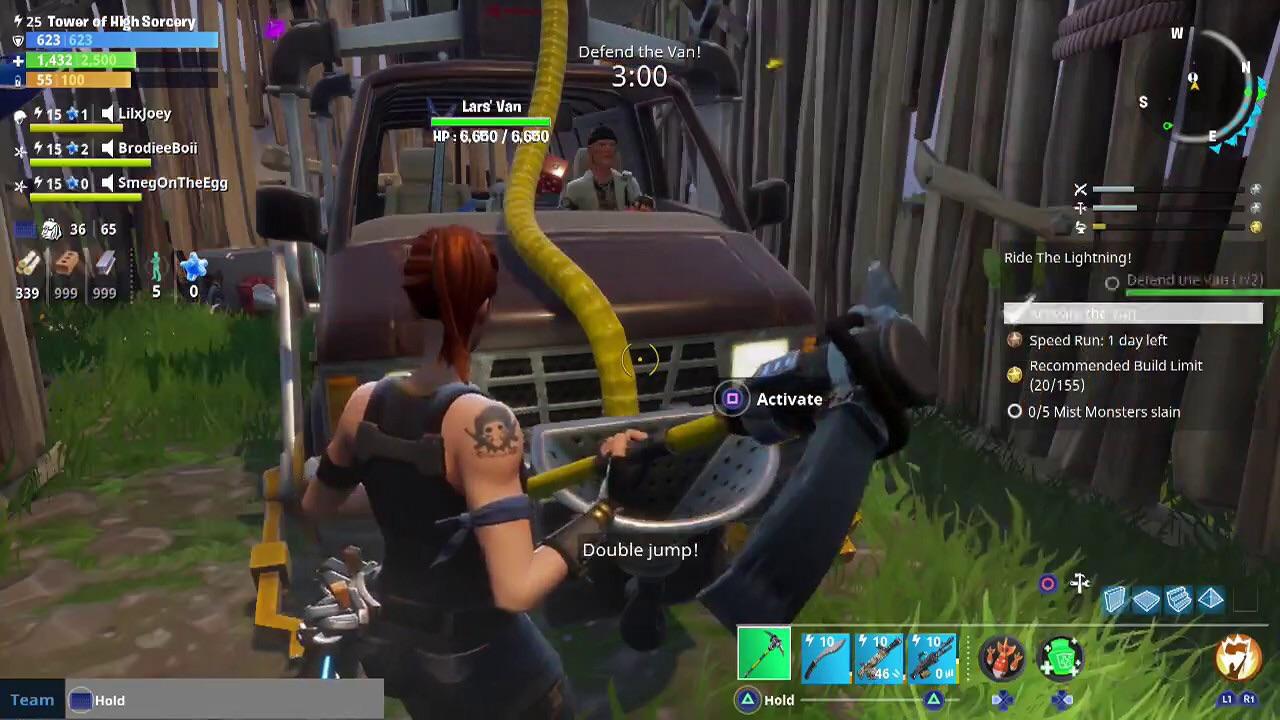Screen dimensions: 1280x720
Task: Mute BrodieeBoii's voice chat
Action: pos(109,147)
